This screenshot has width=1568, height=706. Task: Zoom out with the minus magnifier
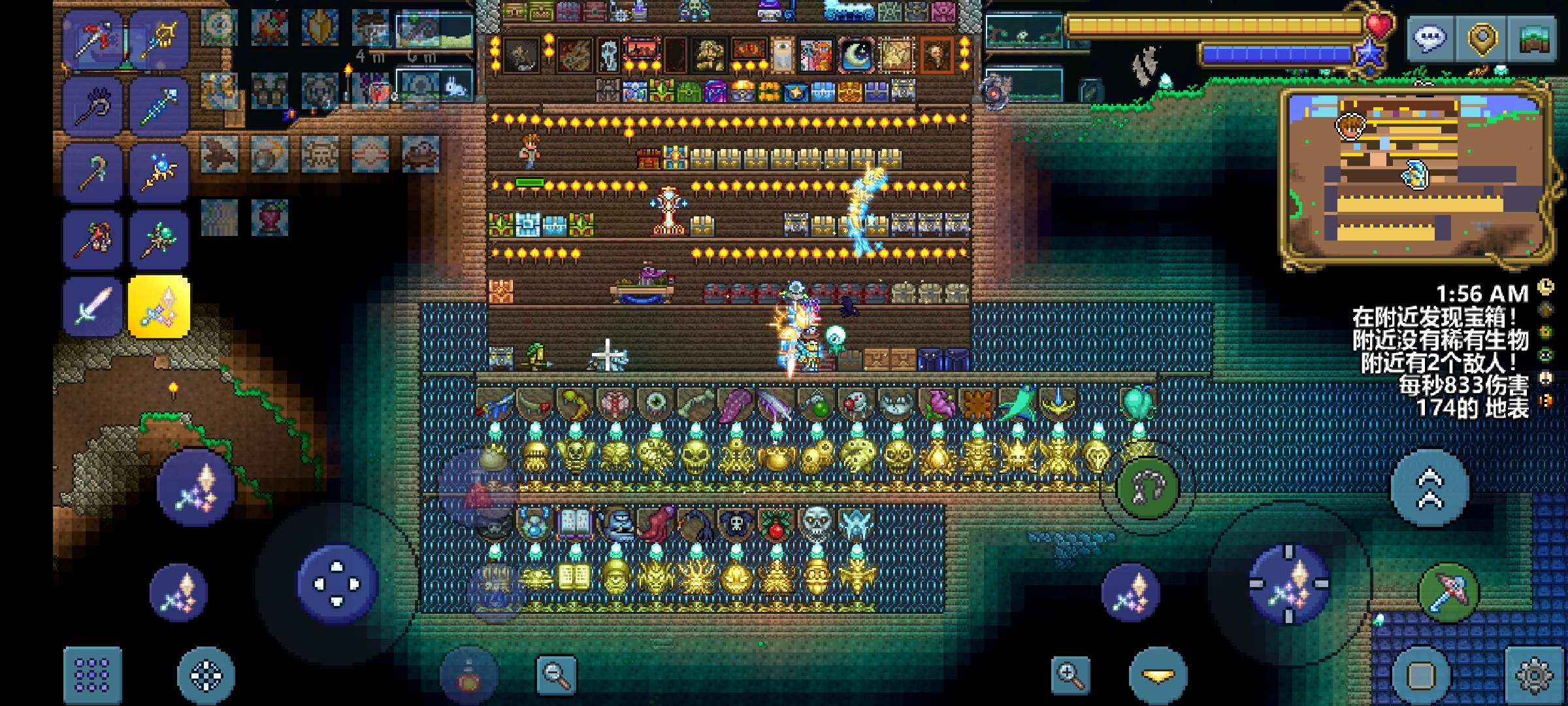555,675
